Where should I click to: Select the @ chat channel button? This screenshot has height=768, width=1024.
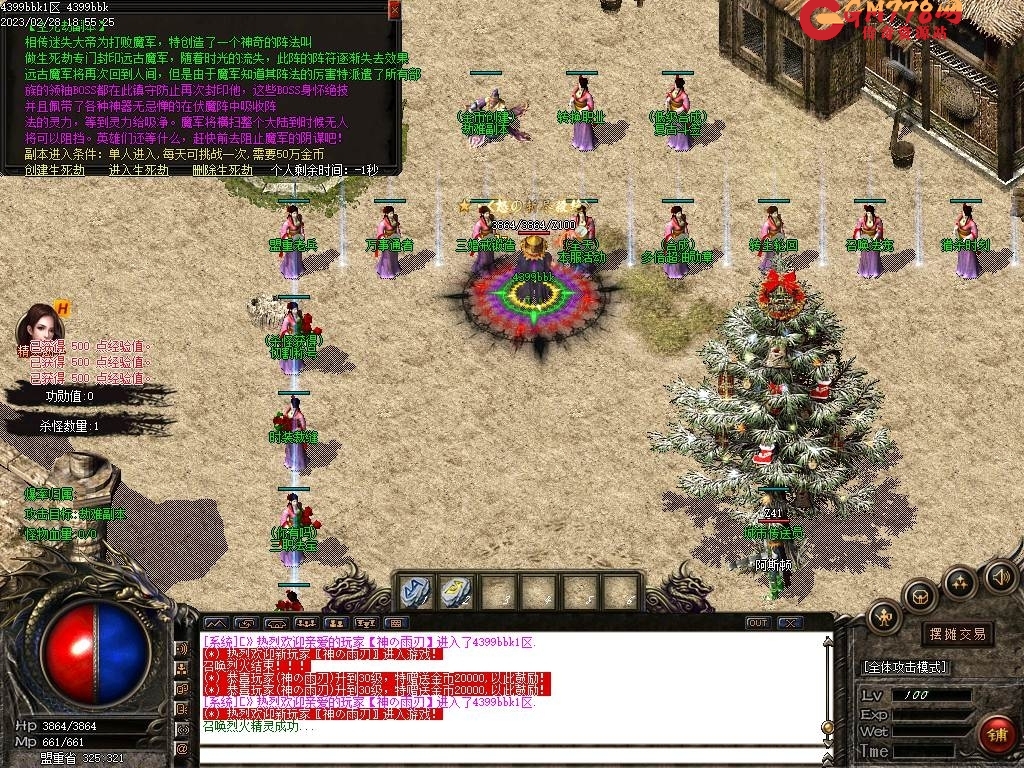182,748
